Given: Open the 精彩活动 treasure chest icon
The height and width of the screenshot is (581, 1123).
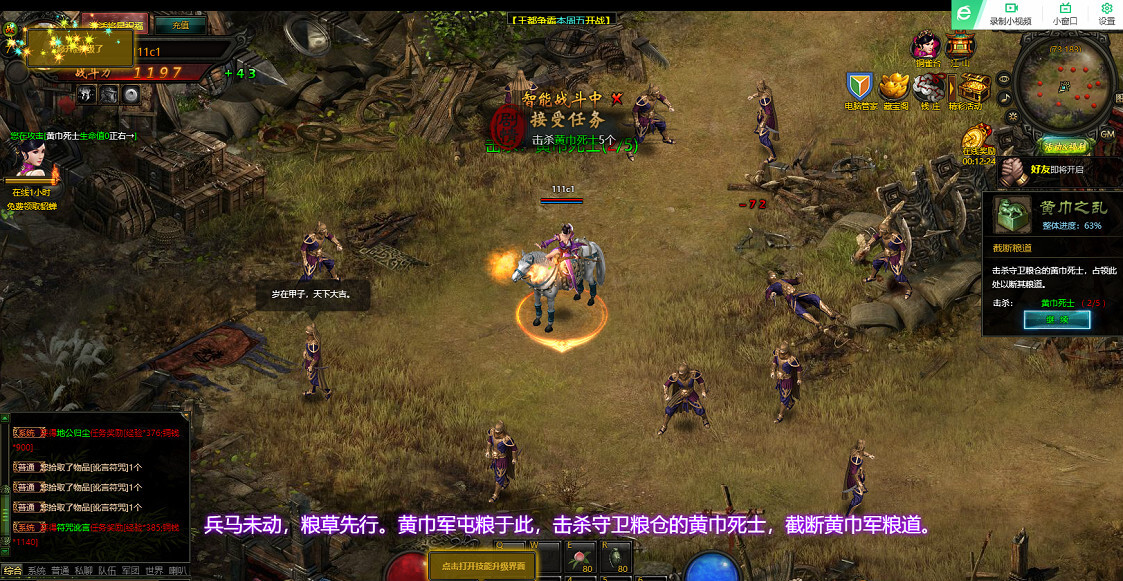Looking at the screenshot, I should 966,87.
